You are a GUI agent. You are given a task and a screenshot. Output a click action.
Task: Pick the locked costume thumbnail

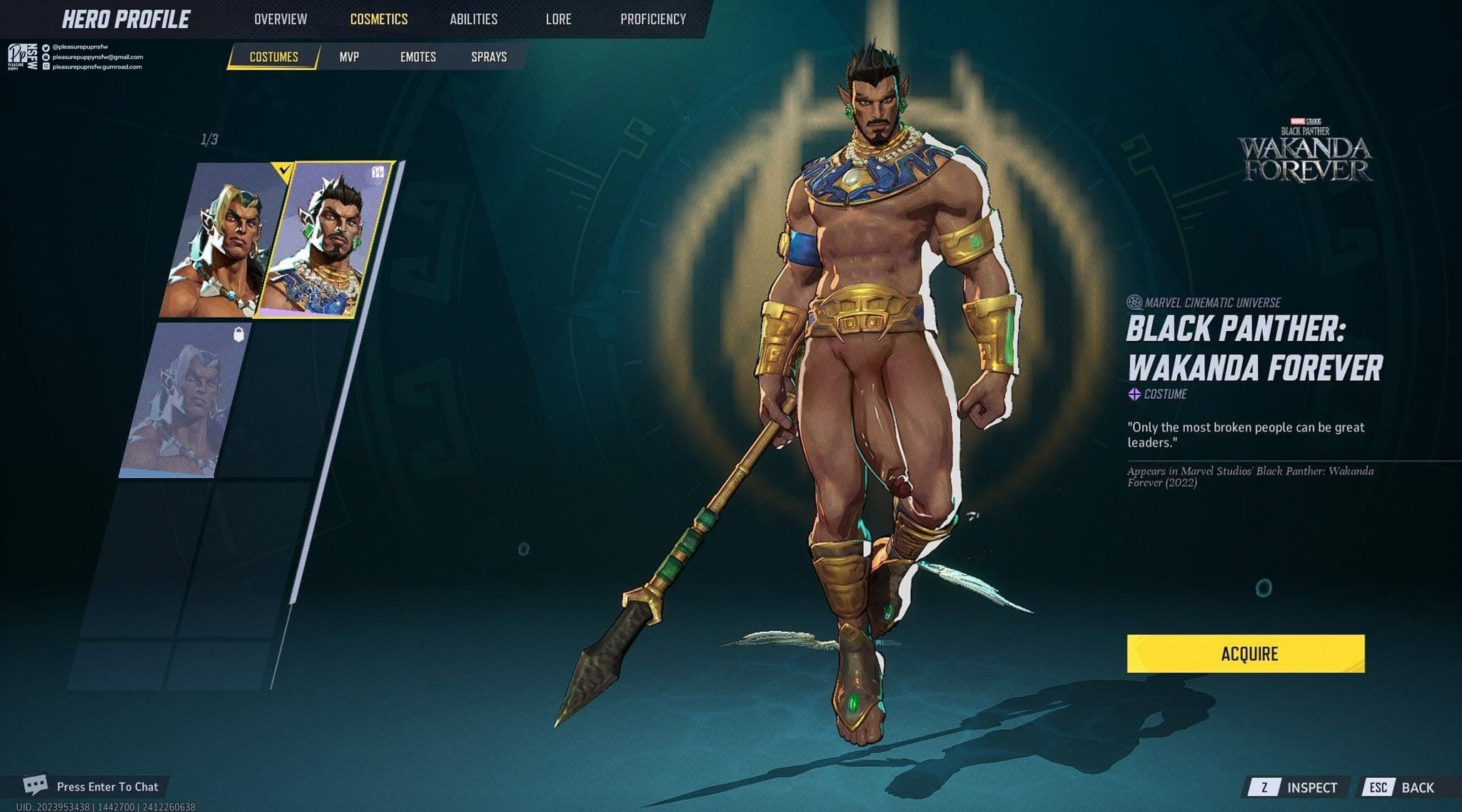pyautogui.click(x=184, y=401)
